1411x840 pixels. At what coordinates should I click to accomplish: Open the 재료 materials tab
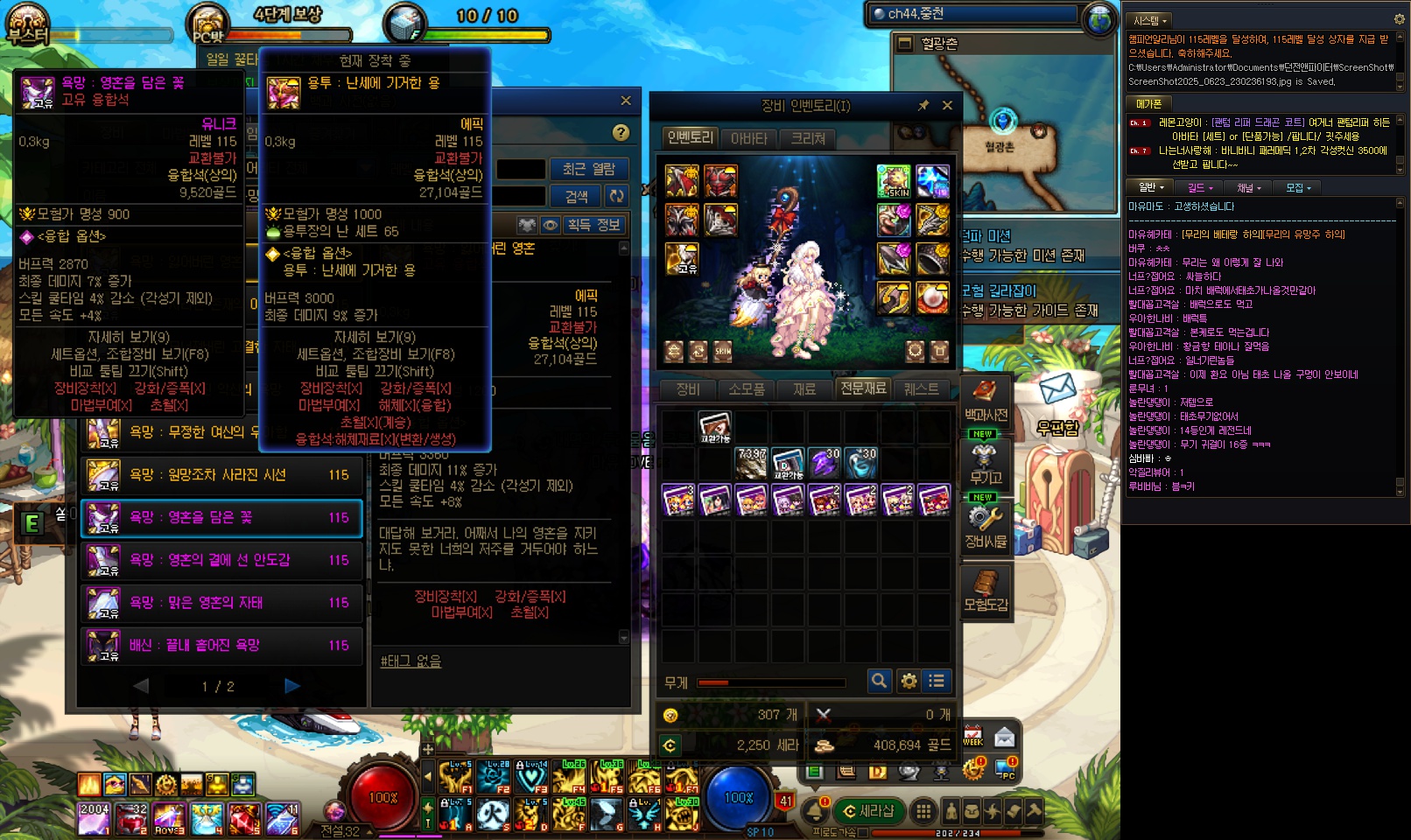pos(804,388)
